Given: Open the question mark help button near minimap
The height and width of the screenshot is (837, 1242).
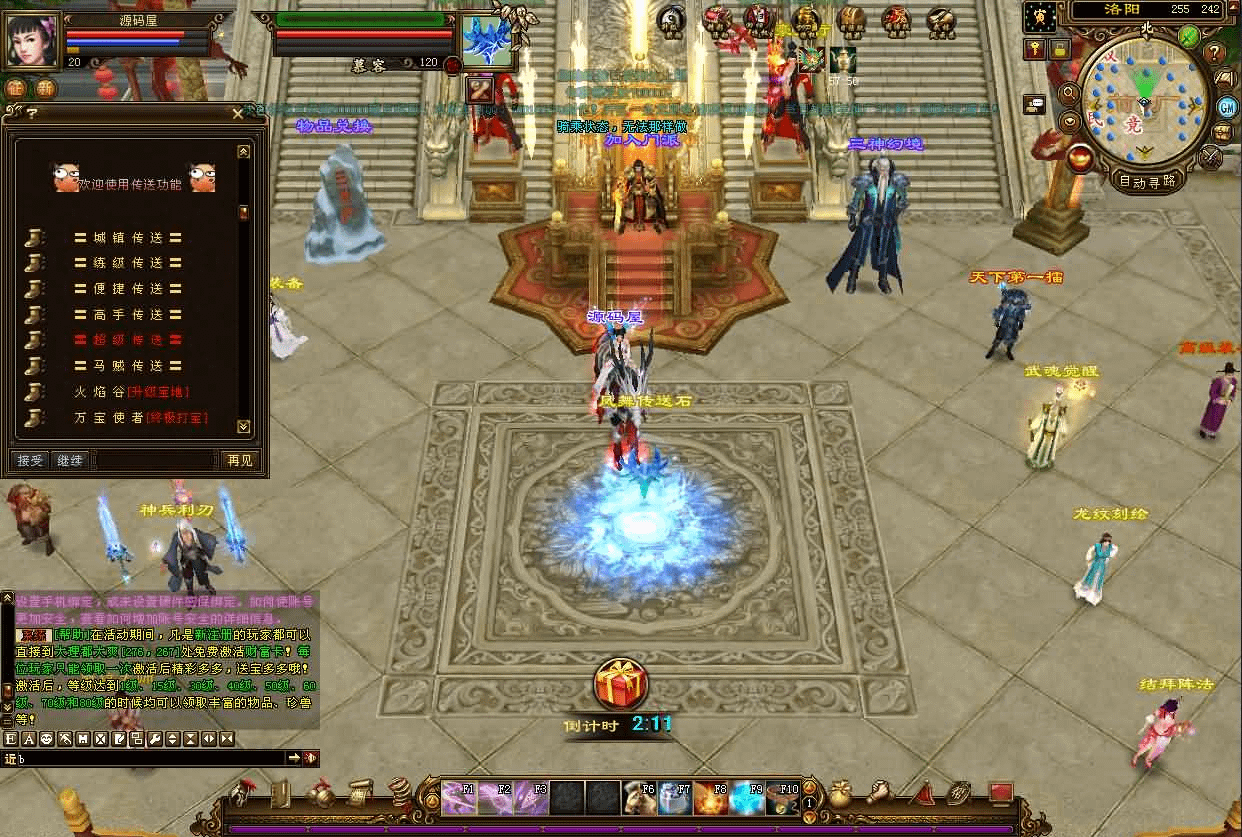Looking at the screenshot, I should (x=1215, y=53).
